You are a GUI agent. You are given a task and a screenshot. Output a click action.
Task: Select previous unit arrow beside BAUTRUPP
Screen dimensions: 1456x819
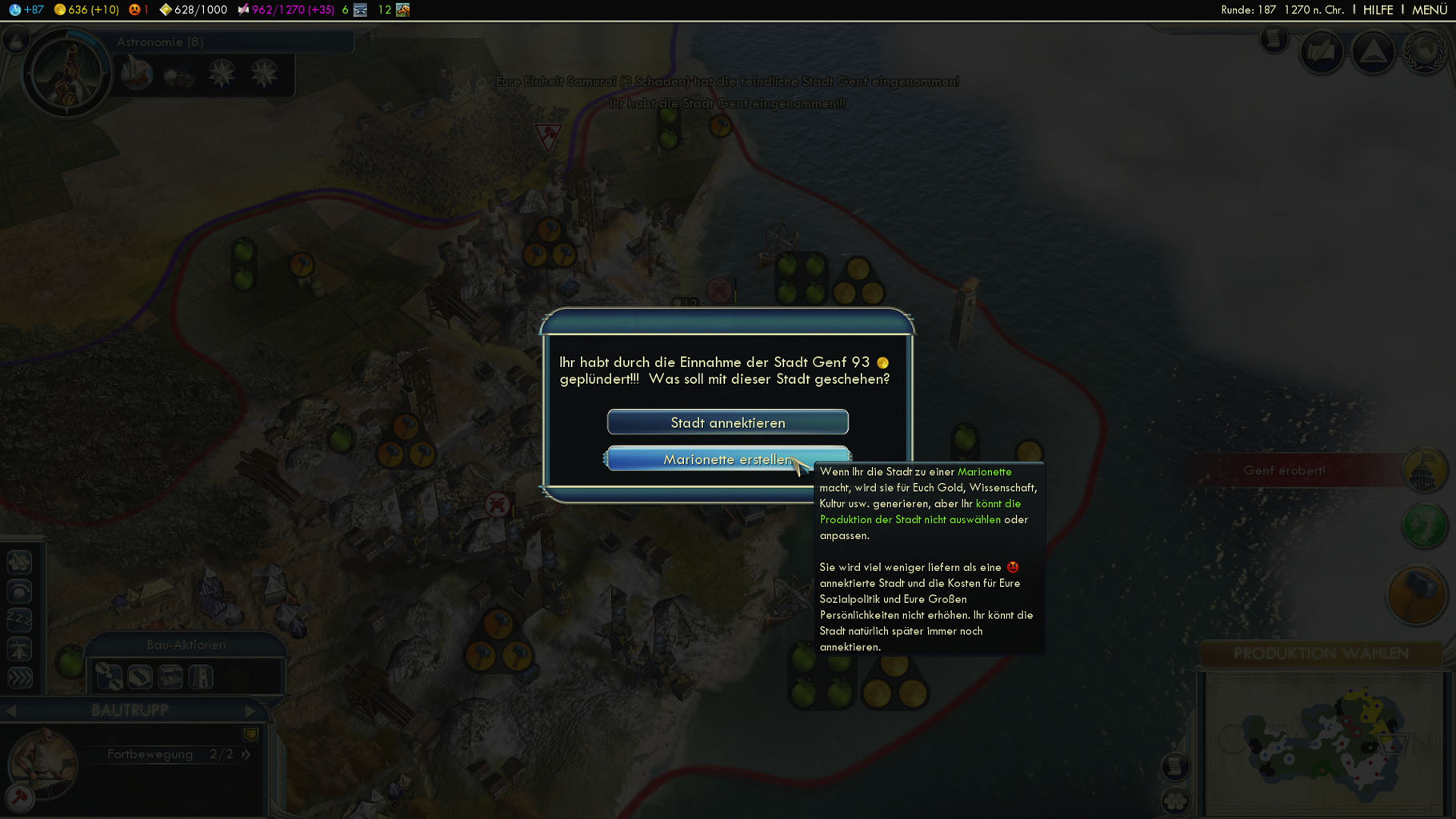[x=11, y=710]
